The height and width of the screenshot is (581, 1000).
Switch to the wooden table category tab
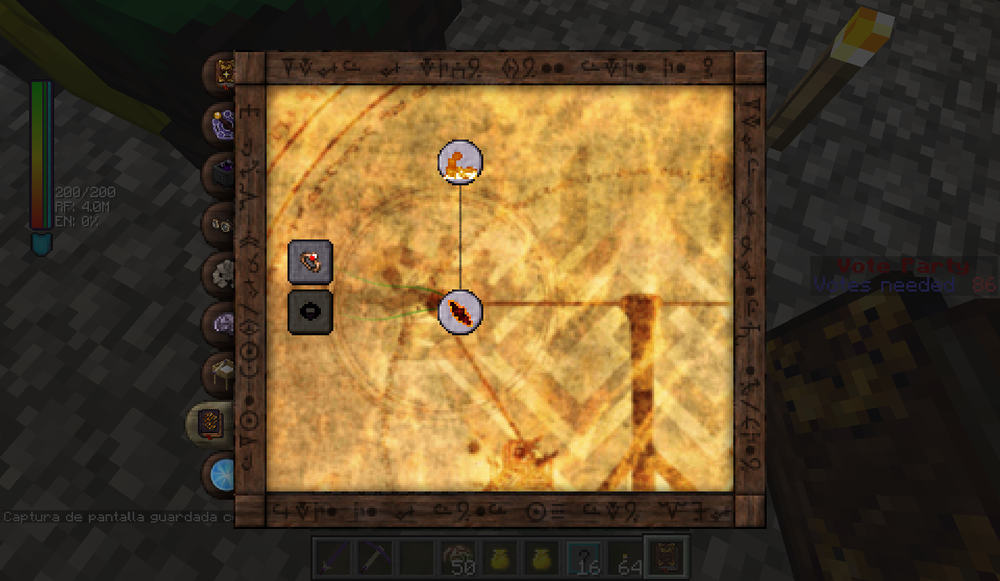220,373
